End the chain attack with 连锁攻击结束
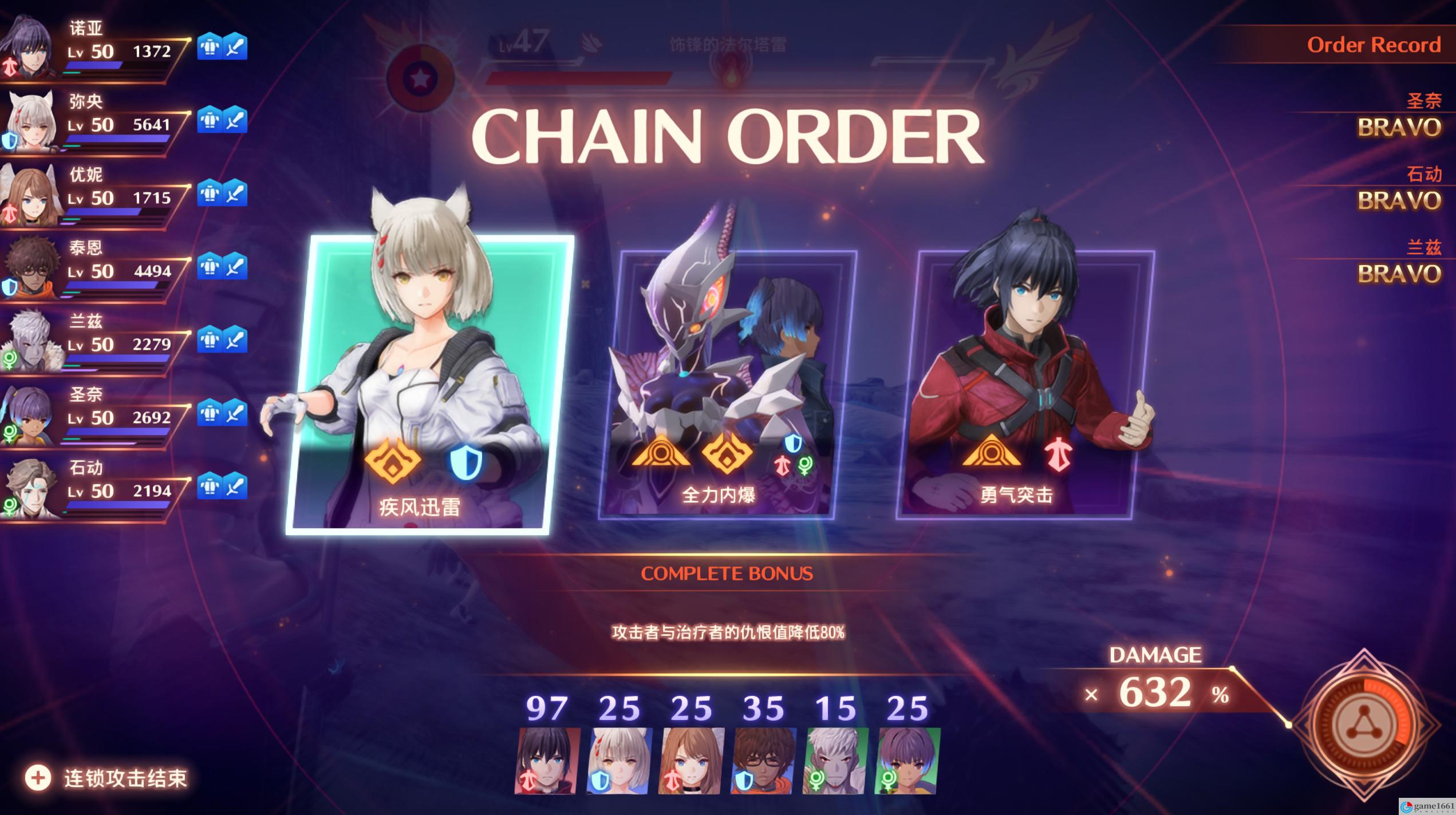The image size is (1456, 815). pos(108,778)
